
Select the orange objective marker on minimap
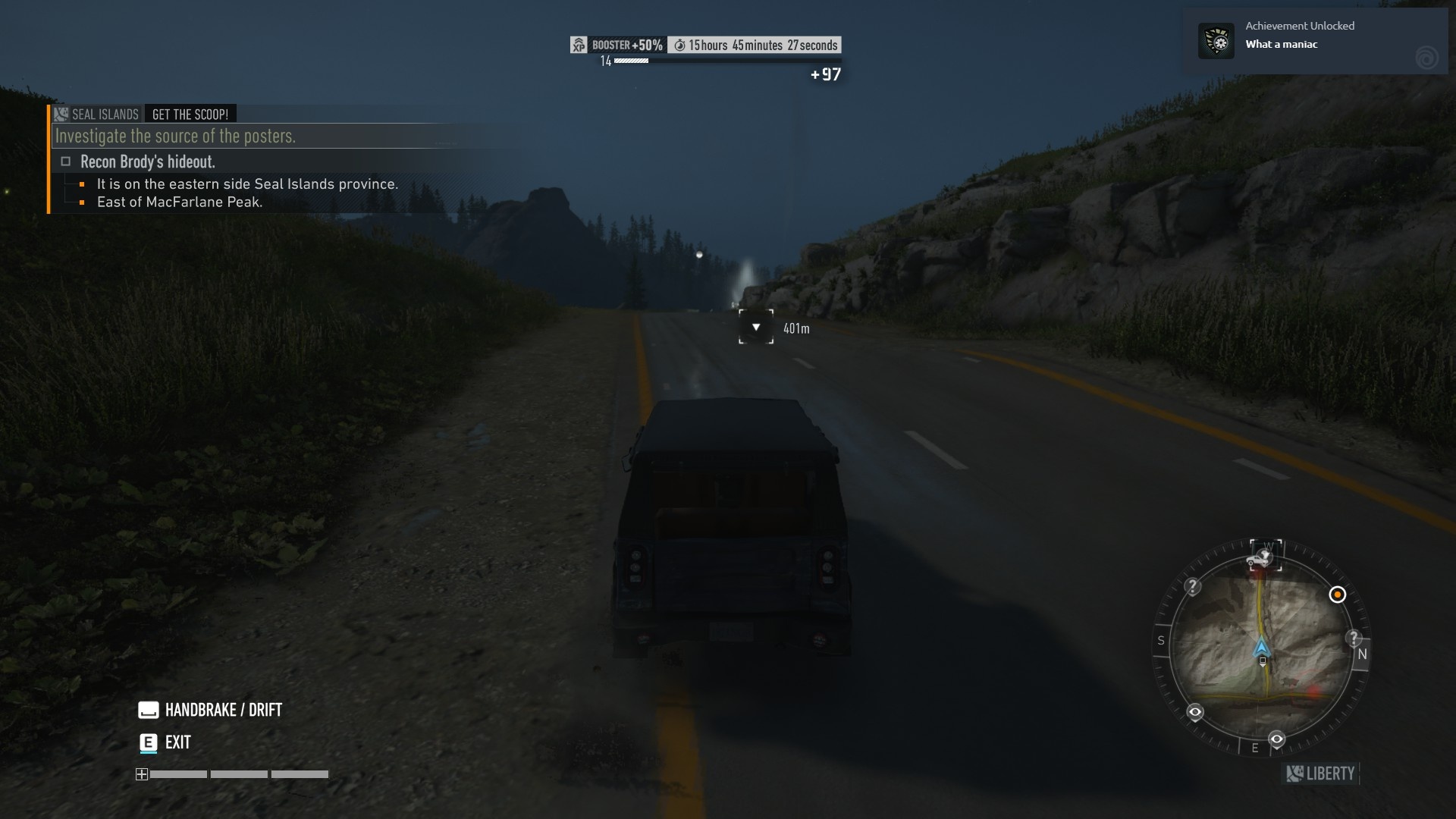[x=1337, y=595]
